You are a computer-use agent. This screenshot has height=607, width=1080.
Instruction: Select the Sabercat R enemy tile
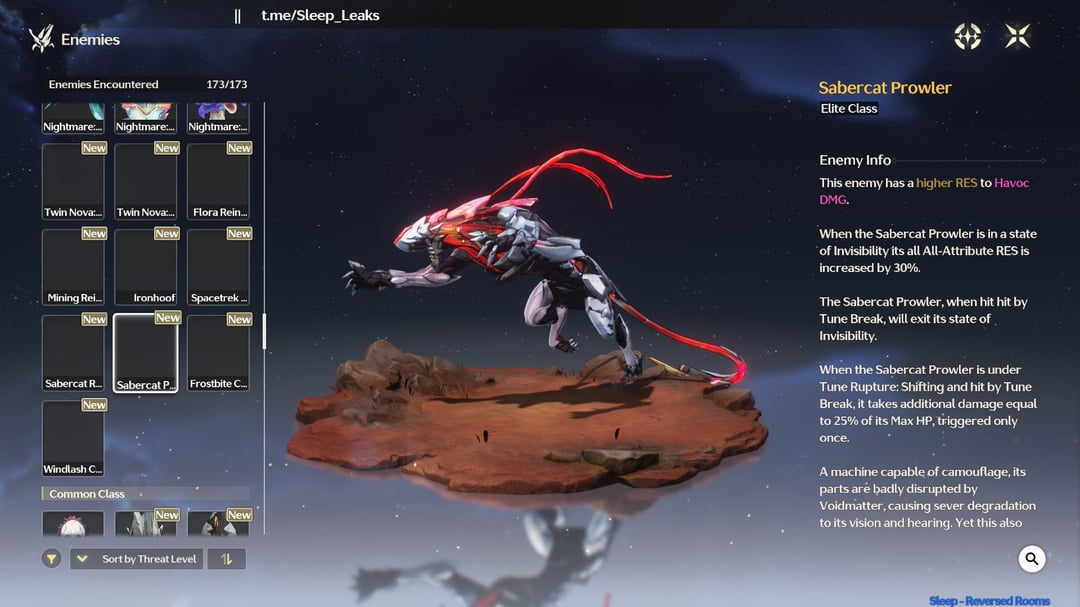pos(73,353)
